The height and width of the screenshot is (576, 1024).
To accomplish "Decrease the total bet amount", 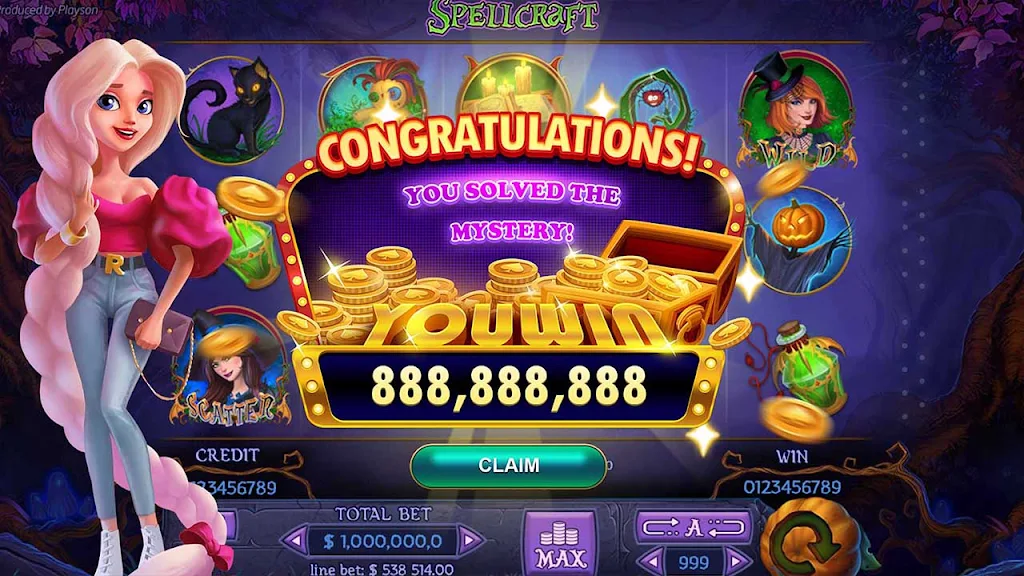I will point(294,542).
